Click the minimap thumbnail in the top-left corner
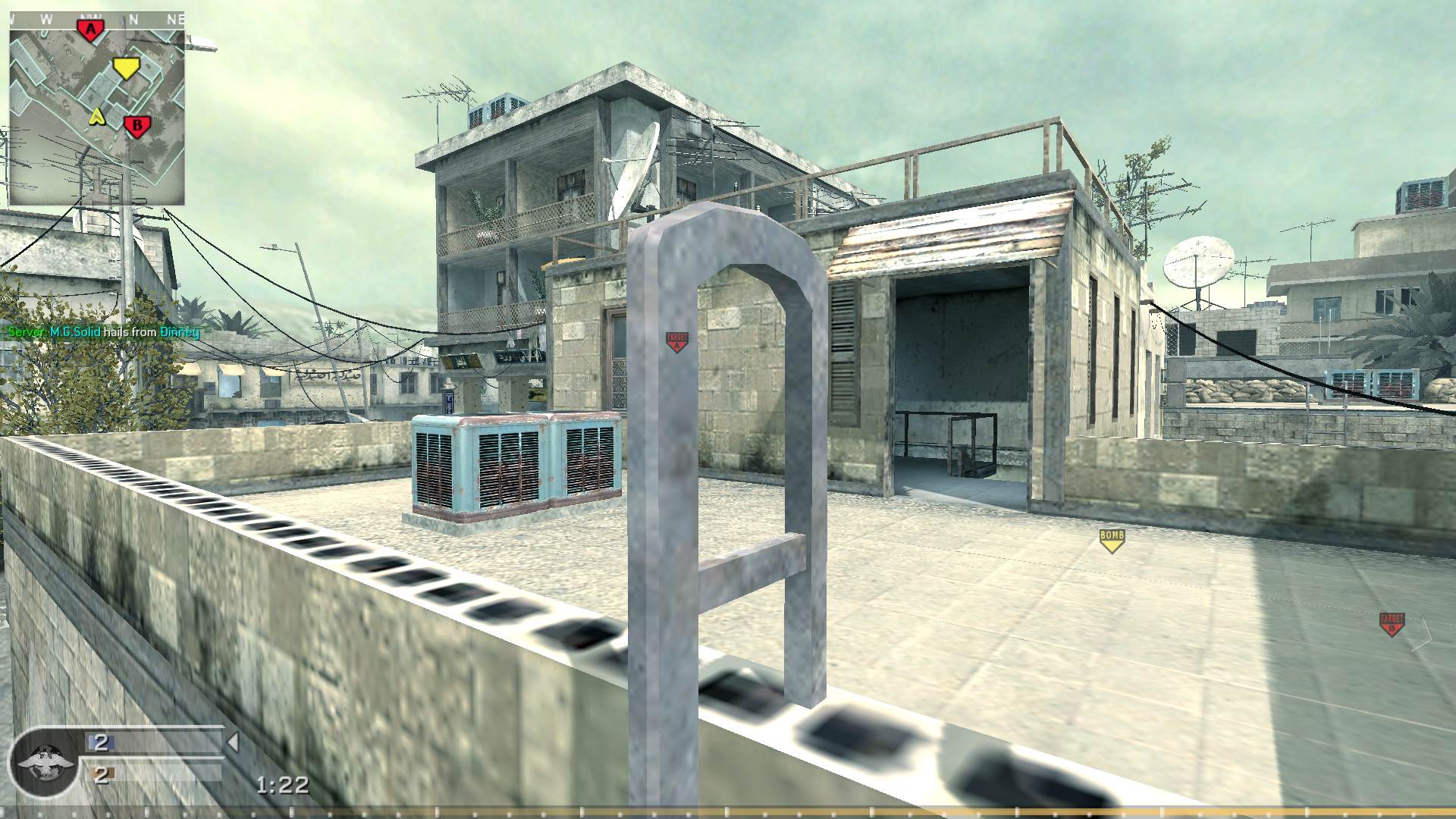Viewport: 1456px width, 819px height. [x=97, y=110]
